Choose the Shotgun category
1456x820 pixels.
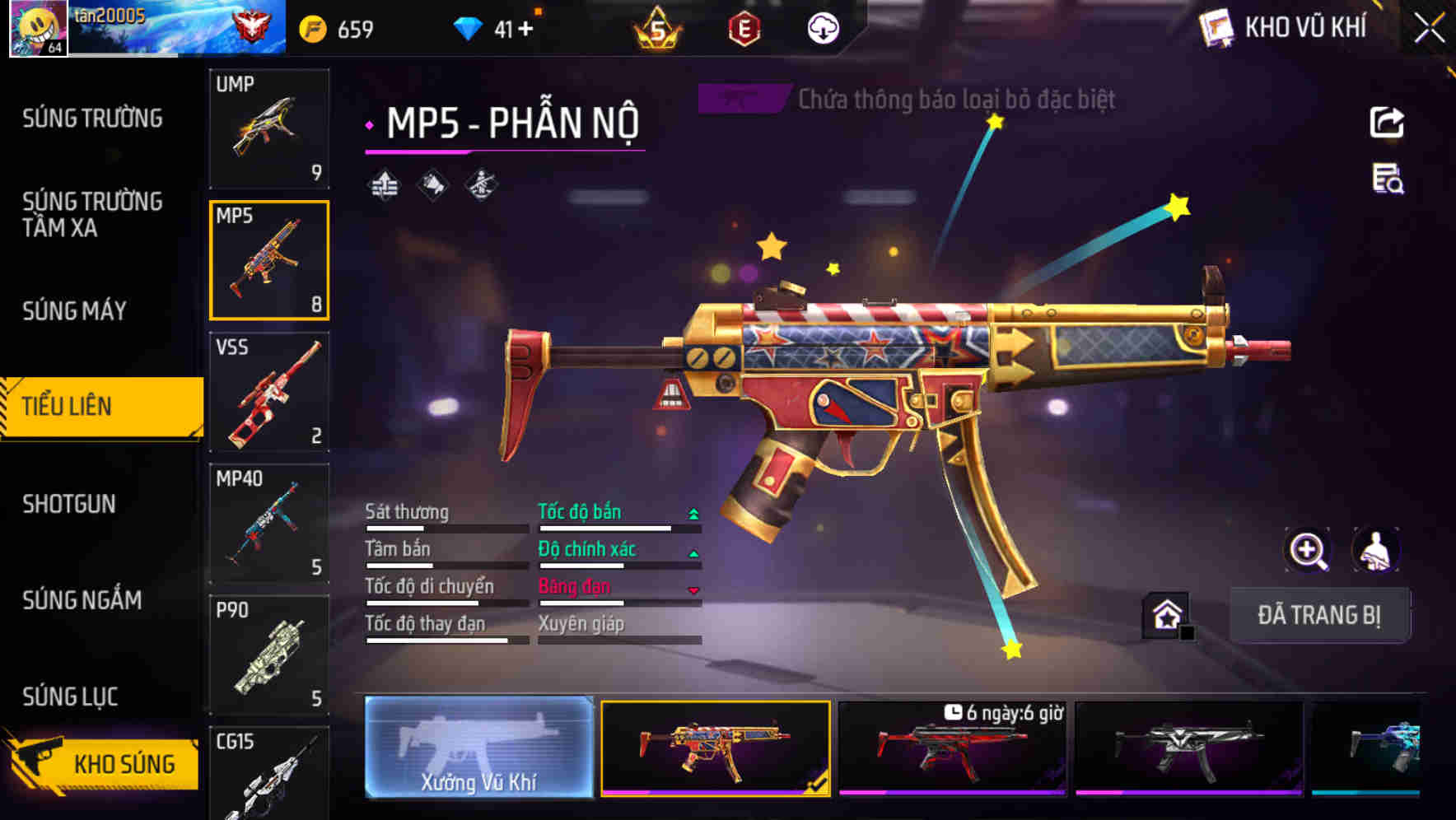coord(69,504)
